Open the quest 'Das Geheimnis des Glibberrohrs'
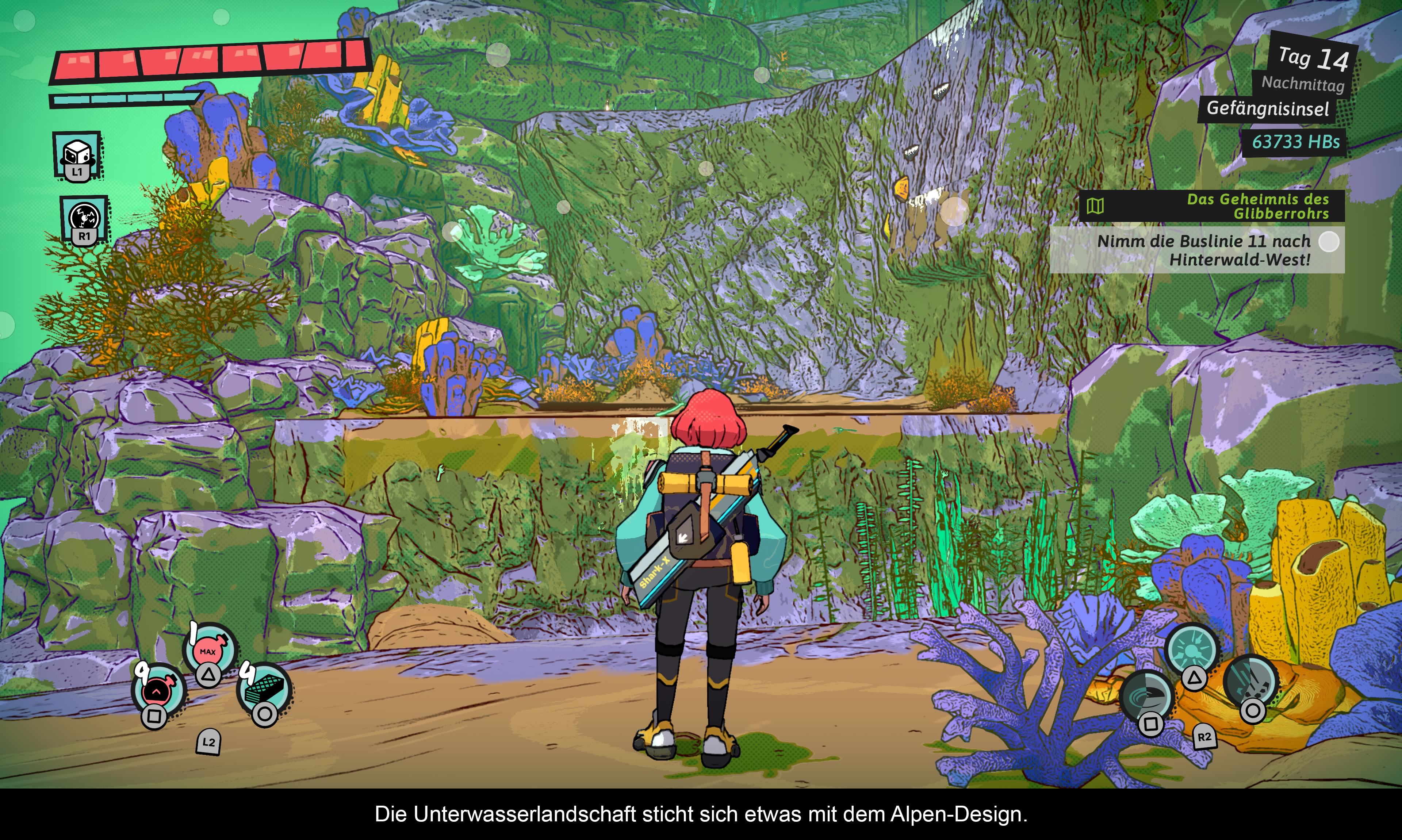This screenshot has height=840, width=1402. [x=1211, y=206]
